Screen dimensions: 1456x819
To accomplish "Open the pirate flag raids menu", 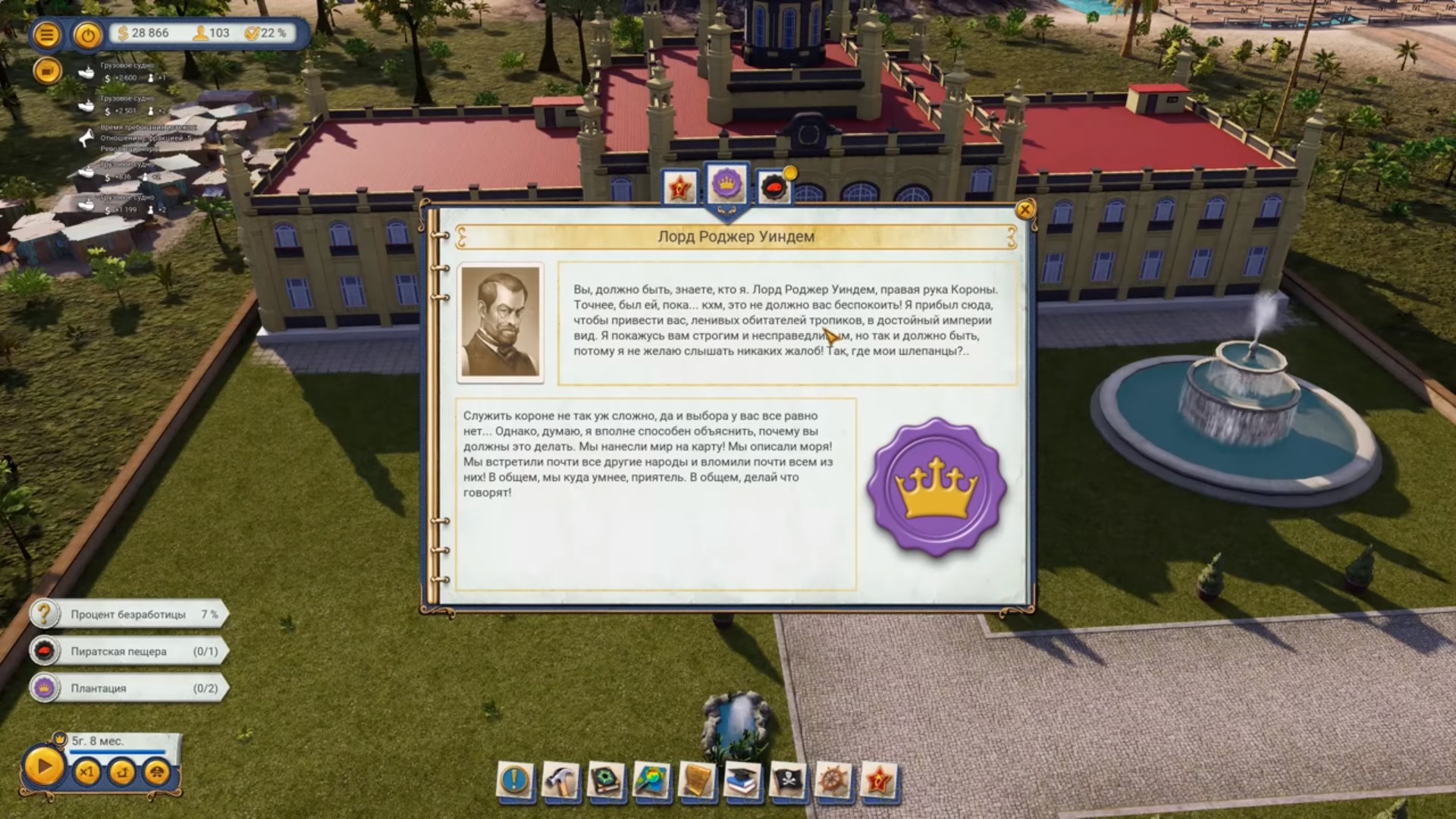I will point(787,781).
